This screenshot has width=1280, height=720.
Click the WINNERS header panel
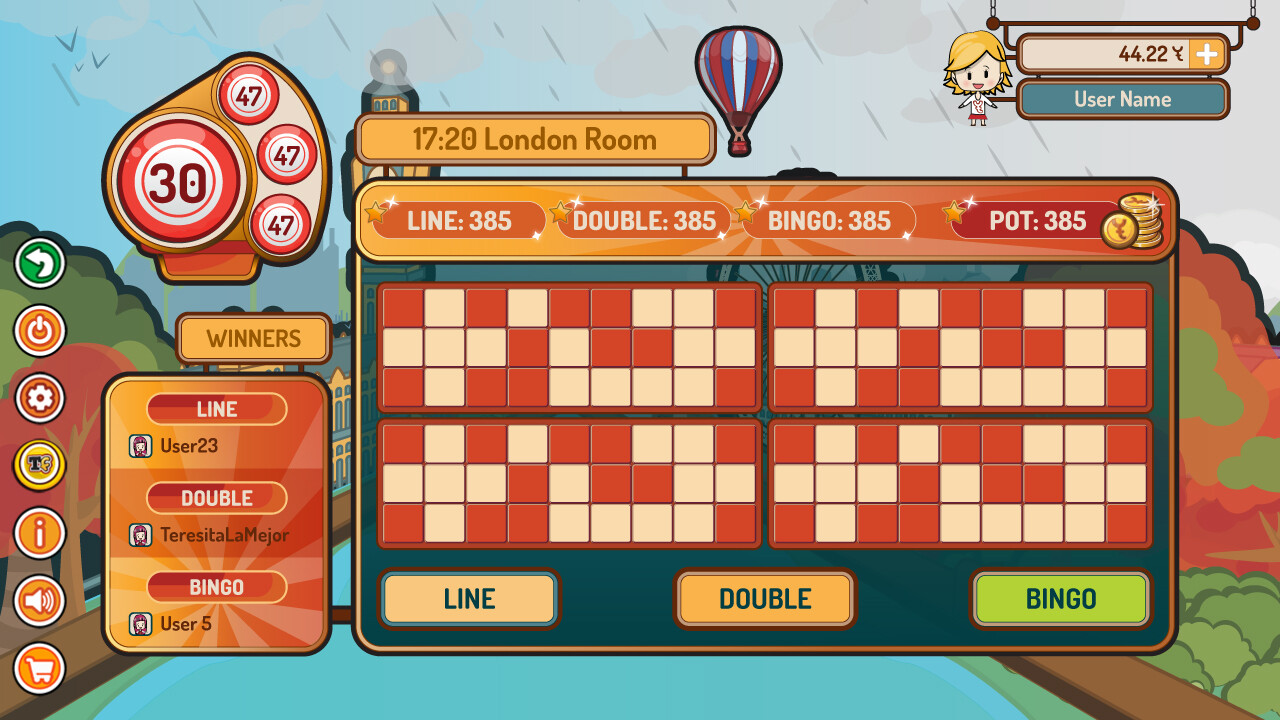point(252,339)
